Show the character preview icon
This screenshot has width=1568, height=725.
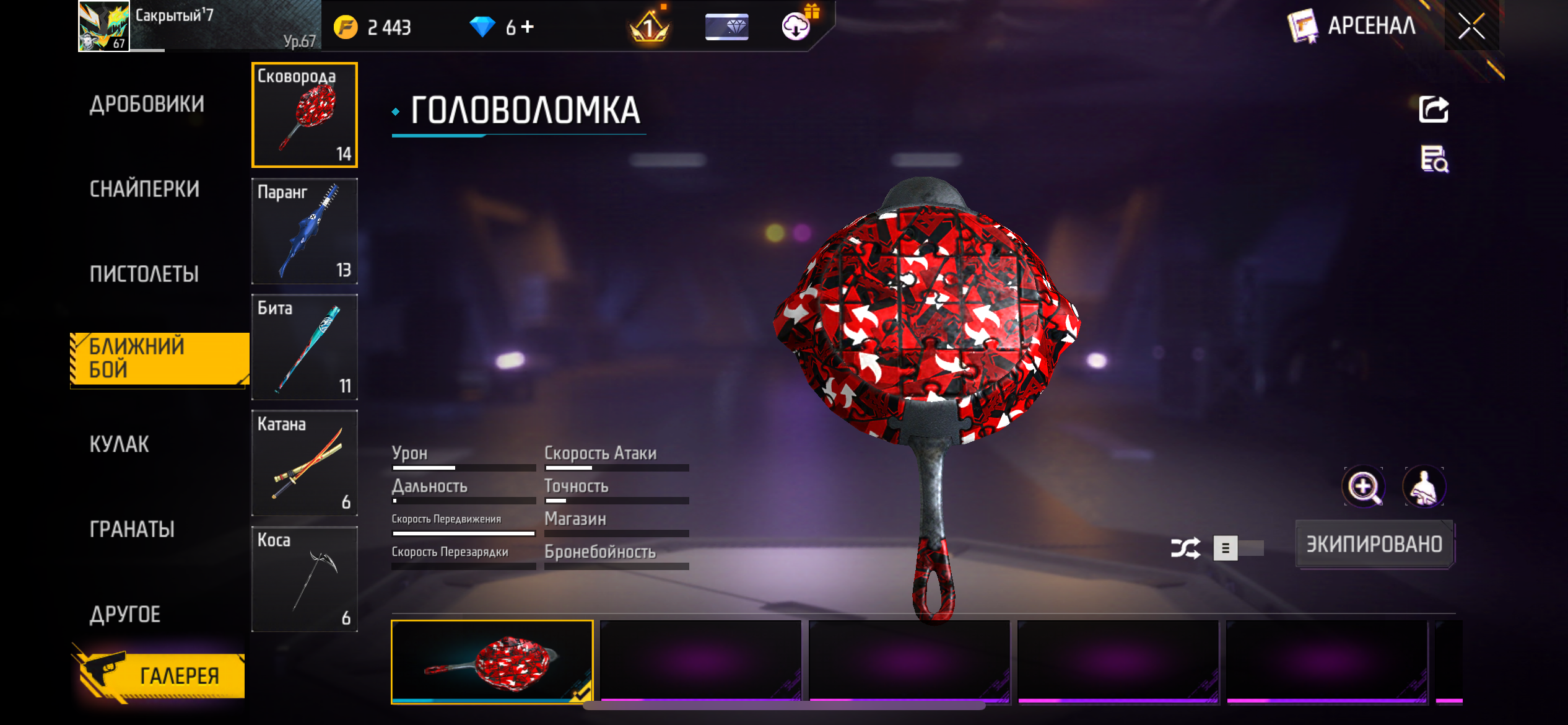point(1424,487)
